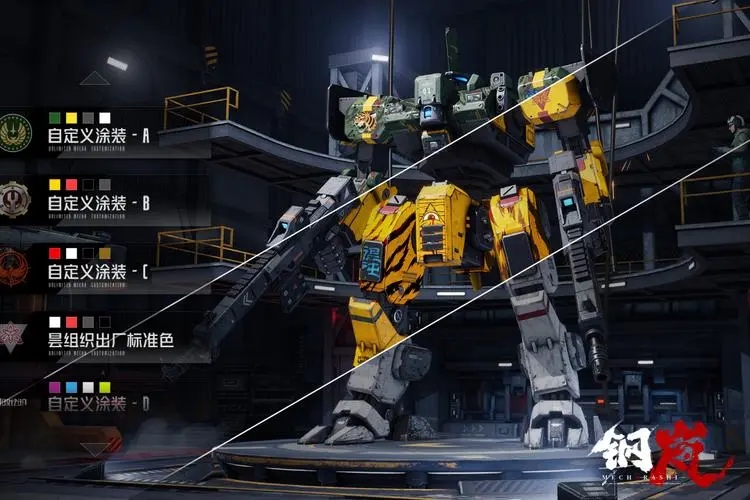This screenshot has height=500, width=750.
Task: Pick the 自定义涂装 - C paint scheme
Action: click(97, 271)
